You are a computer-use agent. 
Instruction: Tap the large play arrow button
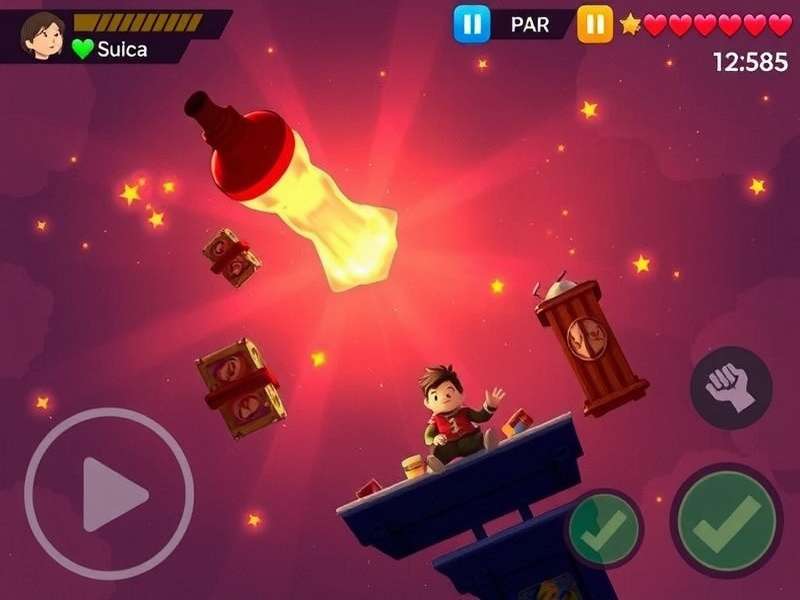109,493
